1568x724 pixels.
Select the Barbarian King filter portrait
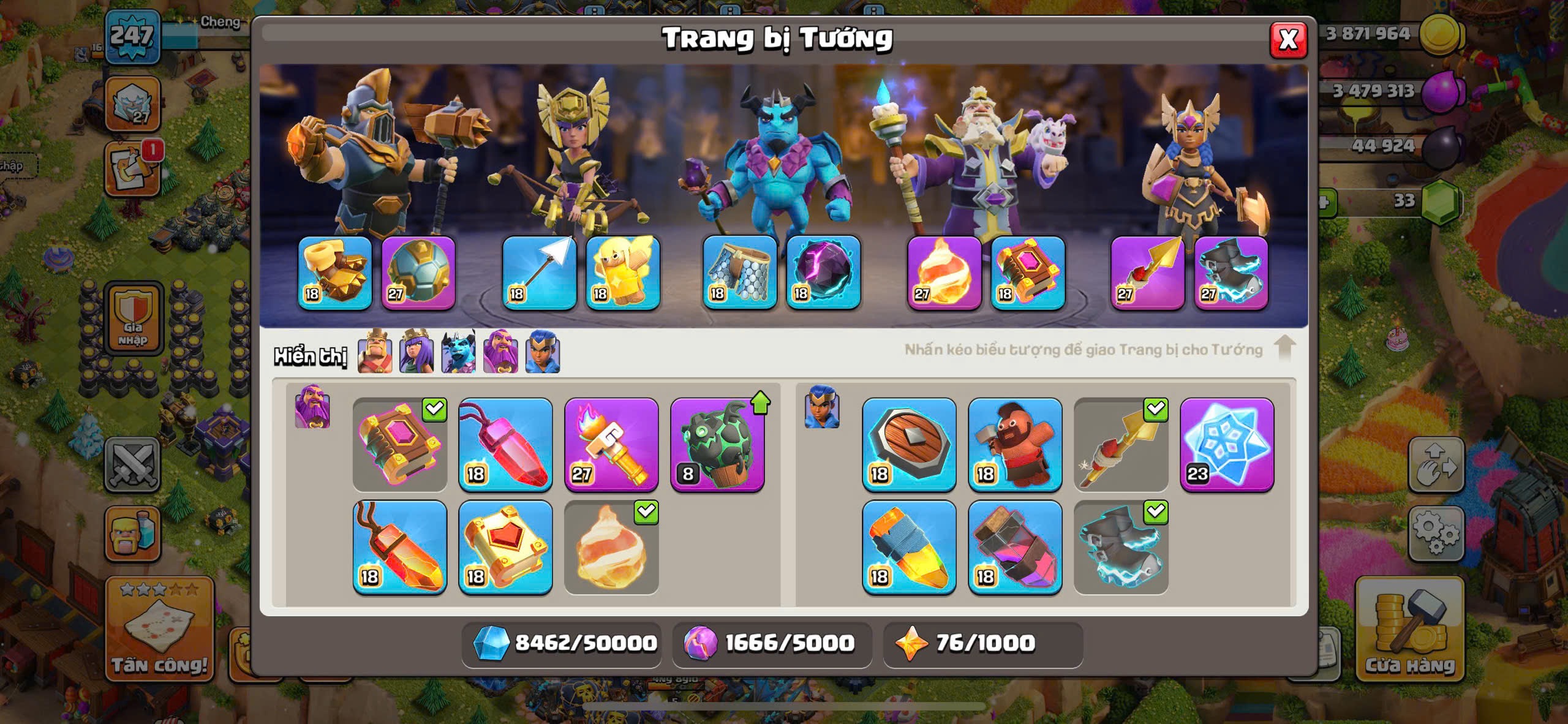tap(375, 352)
